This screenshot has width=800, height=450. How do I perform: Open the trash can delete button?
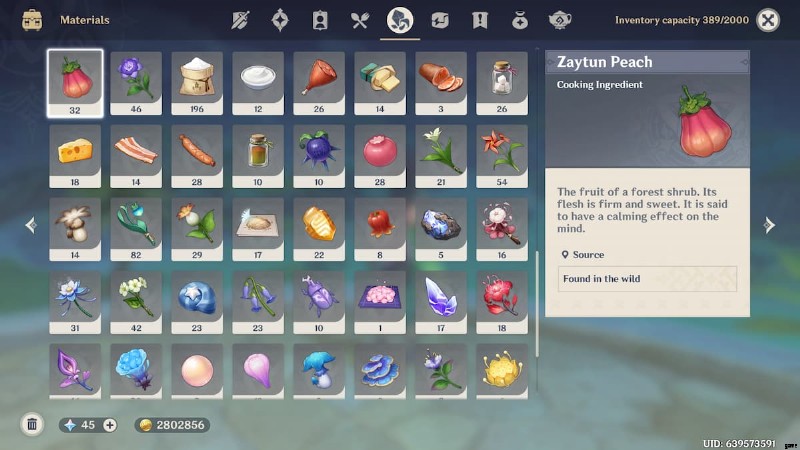point(32,424)
